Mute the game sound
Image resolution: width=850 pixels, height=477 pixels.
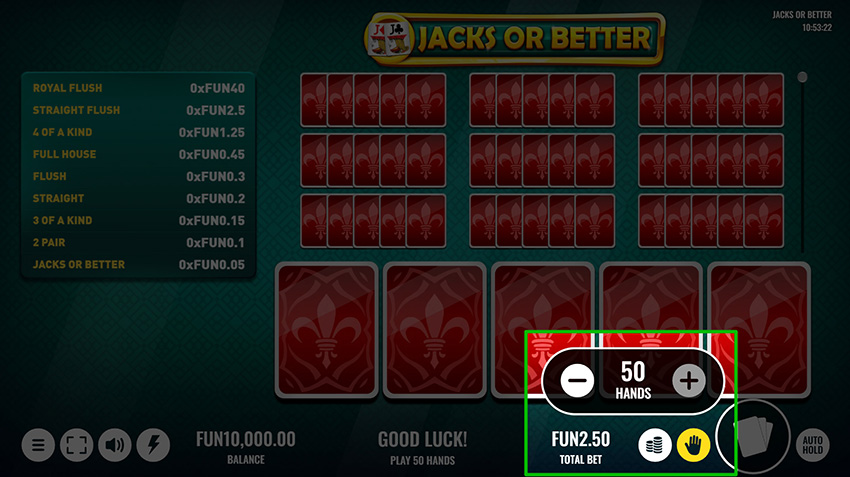[x=116, y=445]
